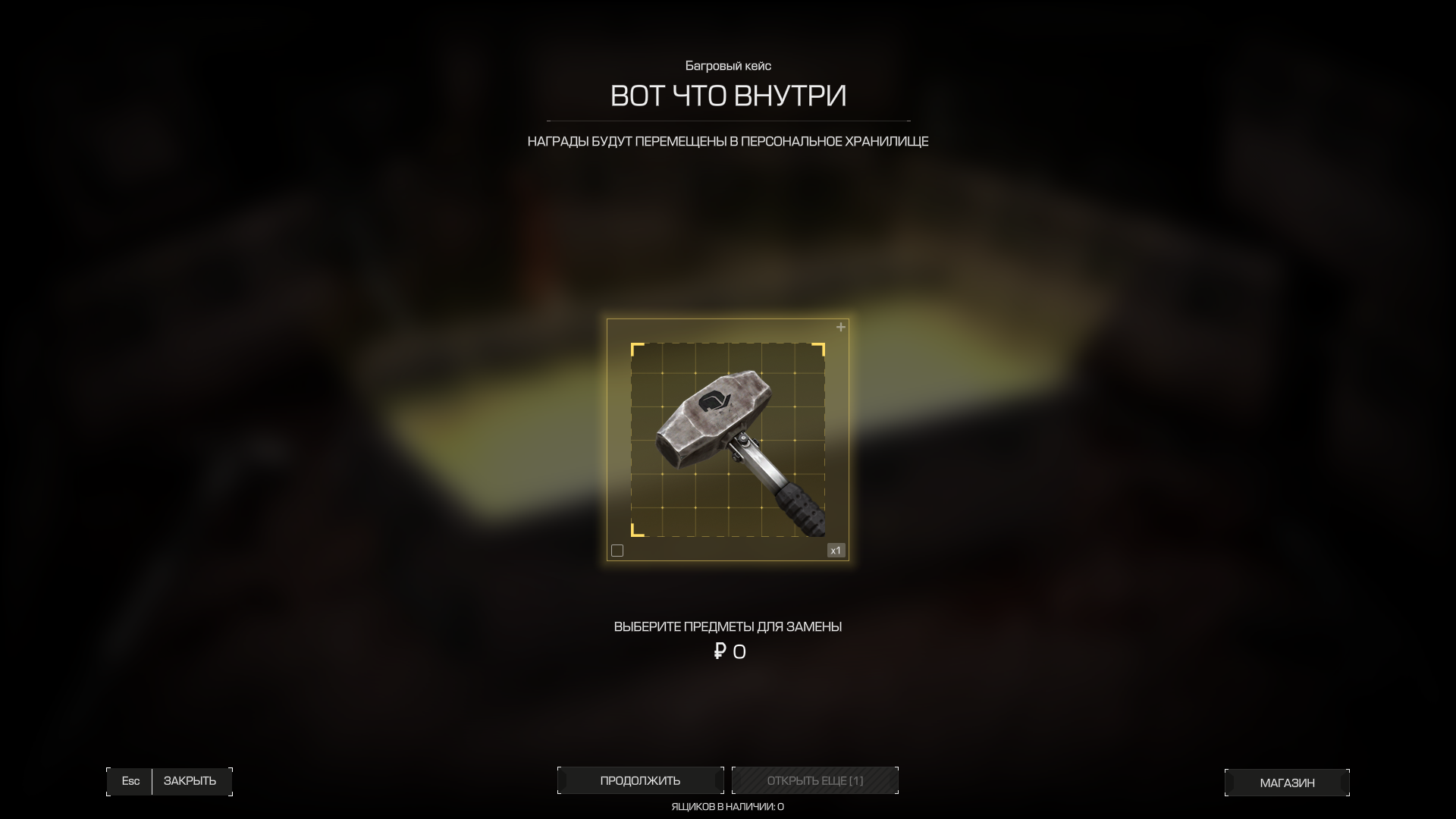
Task: Click the x1 quantity badge on the card
Action: (x=836, y=551)
